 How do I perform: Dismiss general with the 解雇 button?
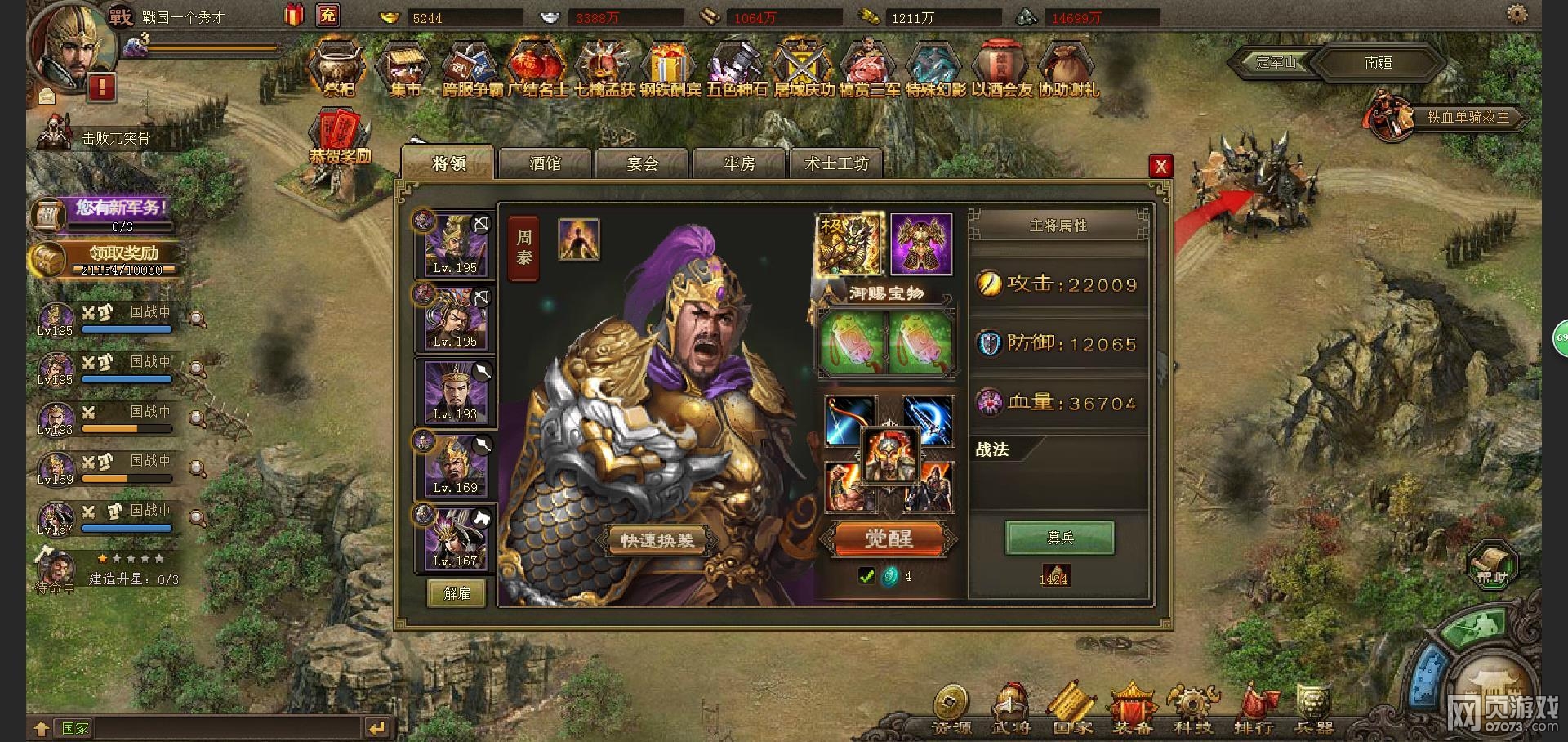(457, 593)
